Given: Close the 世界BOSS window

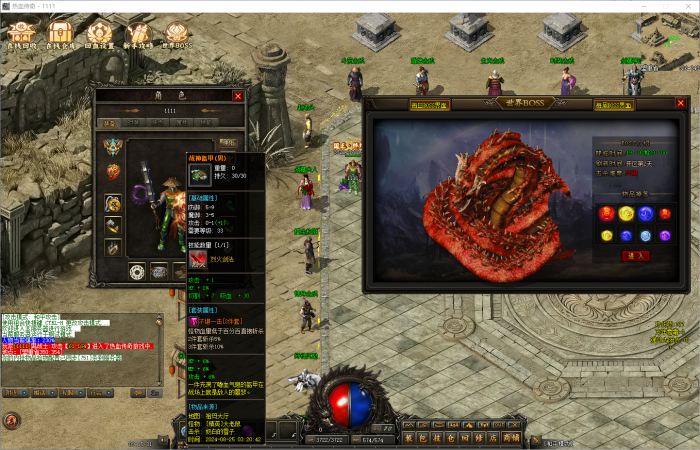Looking at the screenshot, I should [681, 103].
